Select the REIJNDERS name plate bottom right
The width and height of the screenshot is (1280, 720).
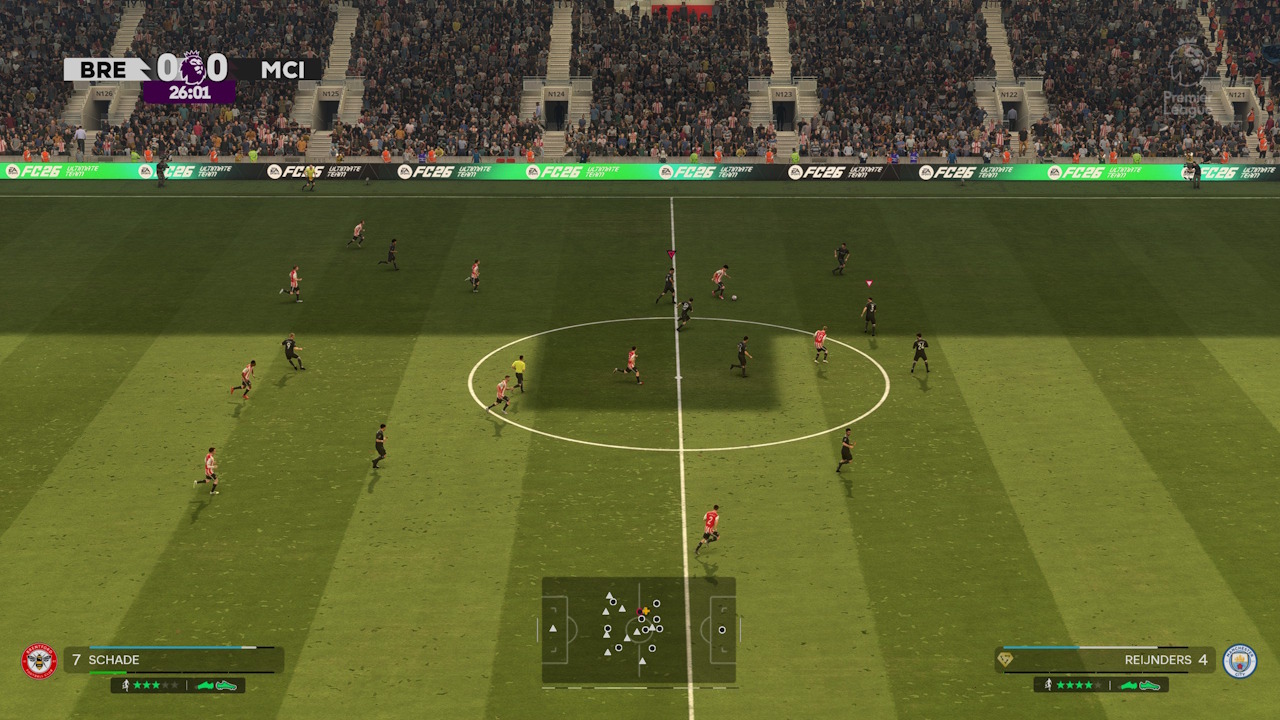(1160, 660)
